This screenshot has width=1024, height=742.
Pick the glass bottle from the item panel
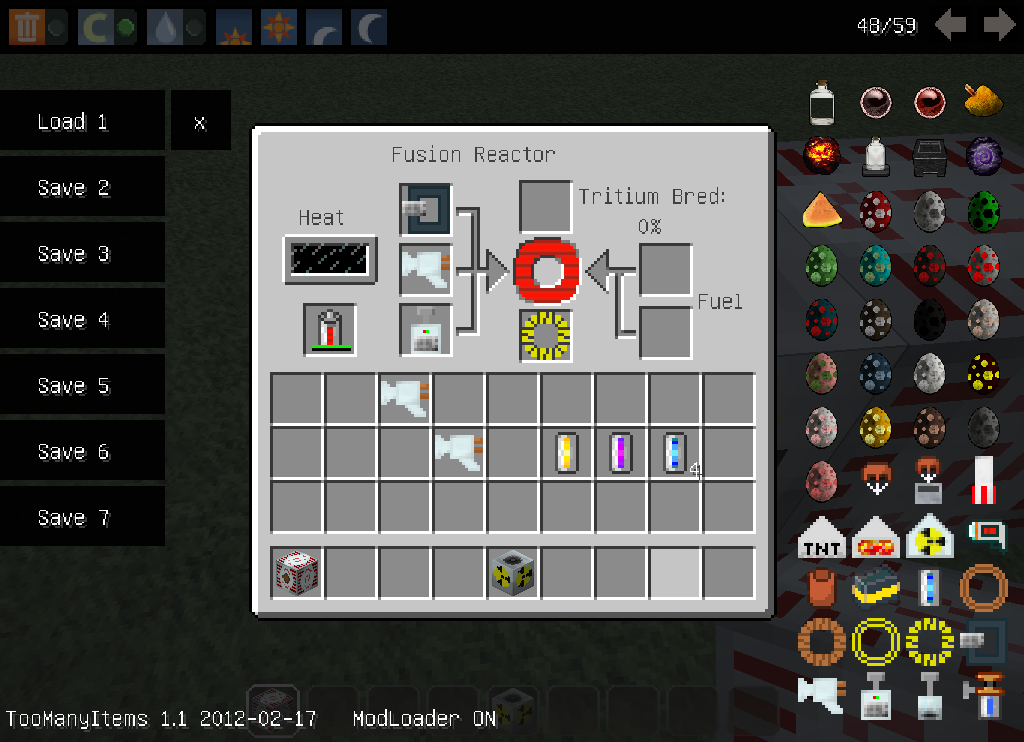point(822,101)
